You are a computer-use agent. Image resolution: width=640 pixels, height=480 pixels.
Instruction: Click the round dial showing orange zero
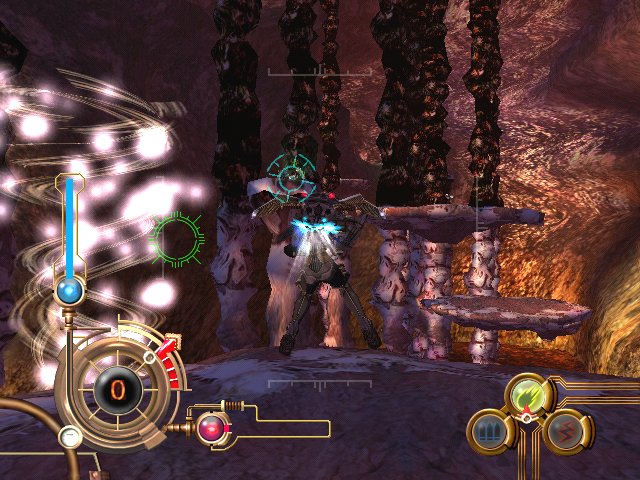point(117,386)
